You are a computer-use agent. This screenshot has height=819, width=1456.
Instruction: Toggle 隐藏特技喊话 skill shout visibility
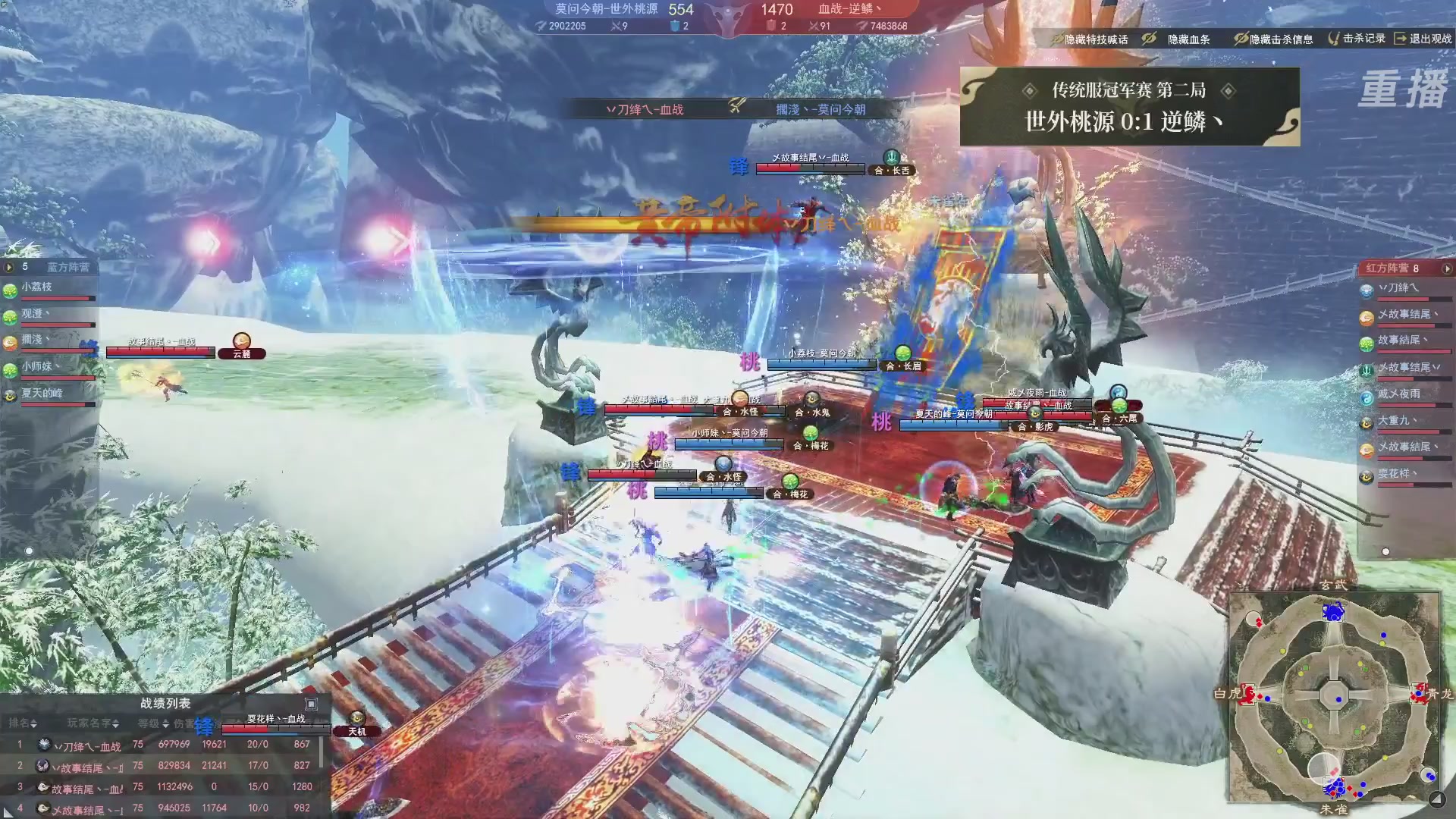click(x=1089, y=39)
